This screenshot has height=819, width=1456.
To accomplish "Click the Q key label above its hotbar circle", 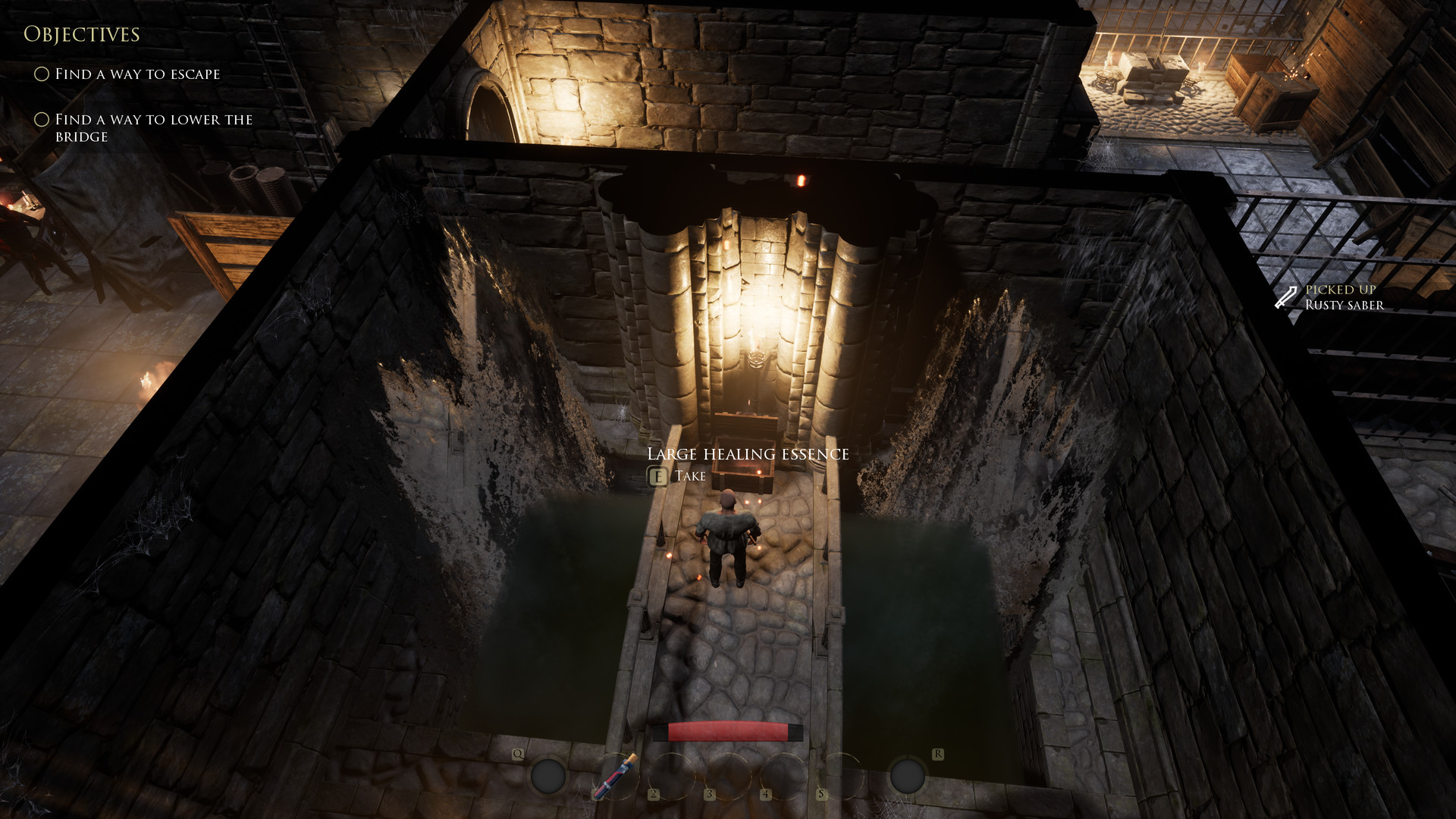I will [519, 753].
